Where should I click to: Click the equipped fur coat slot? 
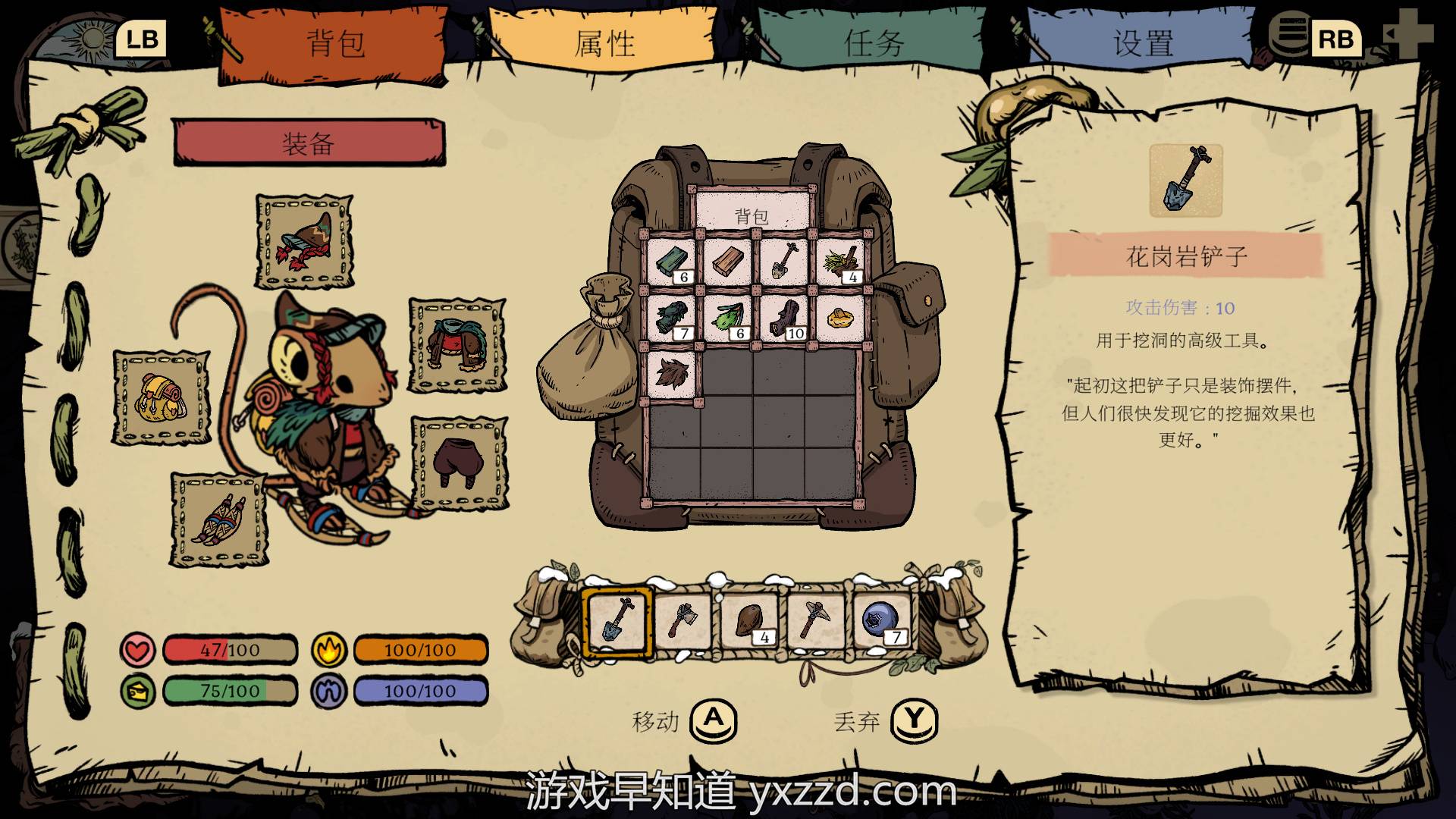pyautogui.click(x=457, y=345)
